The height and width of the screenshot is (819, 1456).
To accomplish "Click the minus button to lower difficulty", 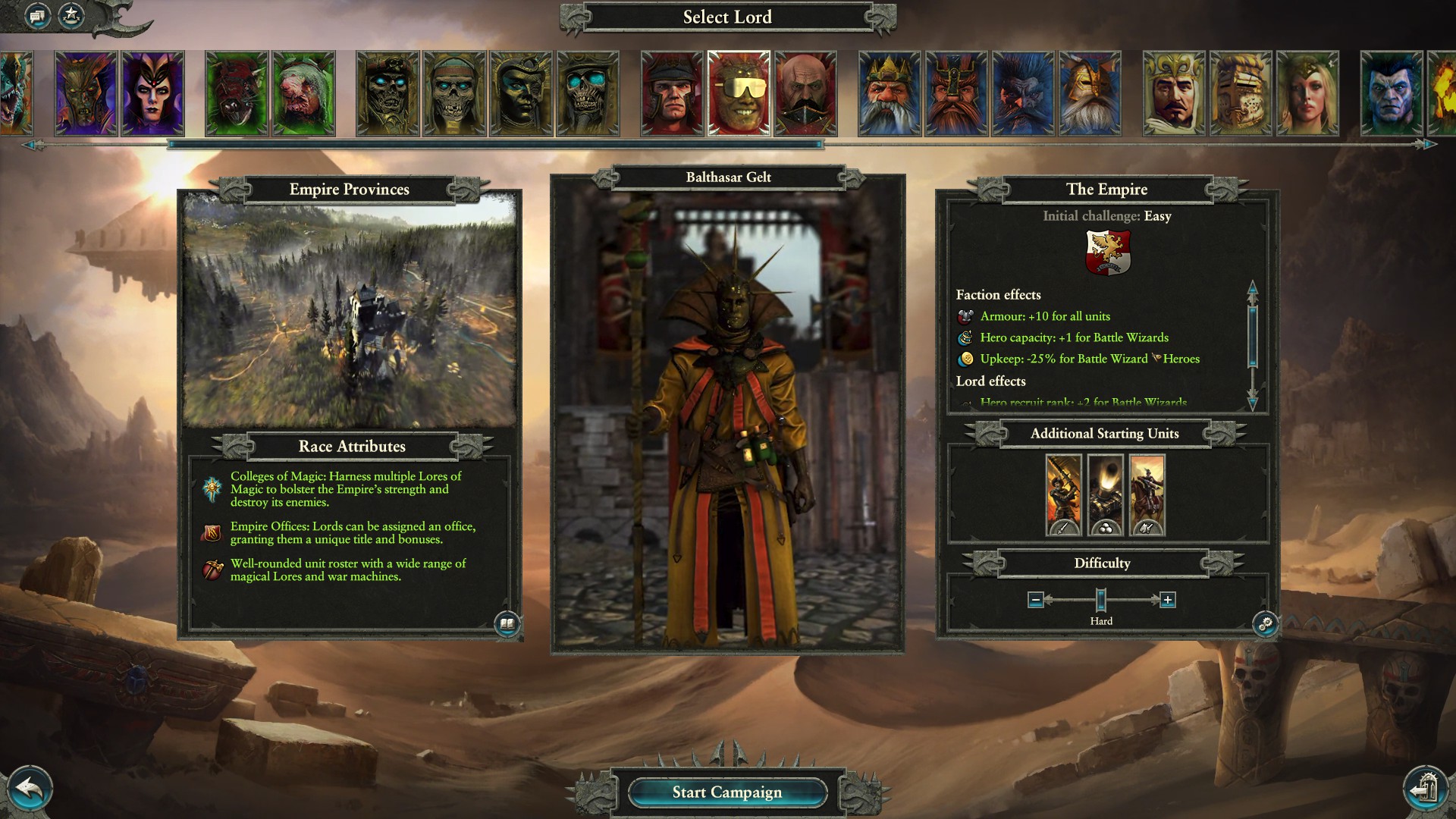I will (1037, 600).
